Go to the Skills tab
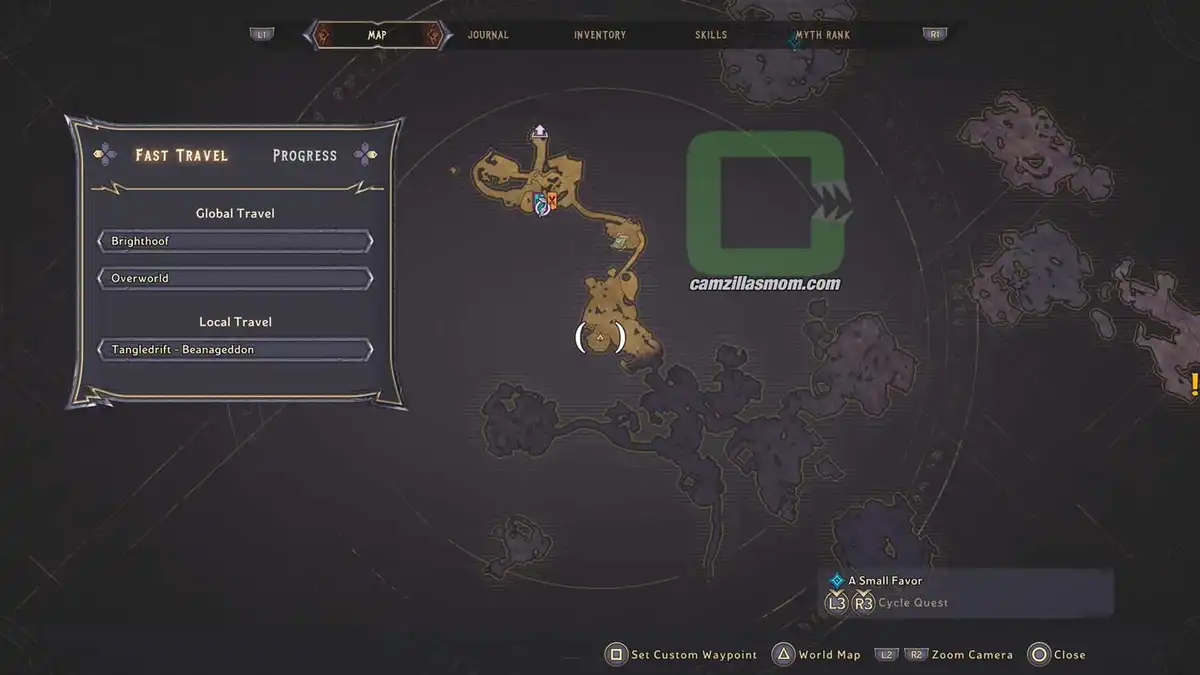This screenshot has height=675, width=1200. [711, 35]
